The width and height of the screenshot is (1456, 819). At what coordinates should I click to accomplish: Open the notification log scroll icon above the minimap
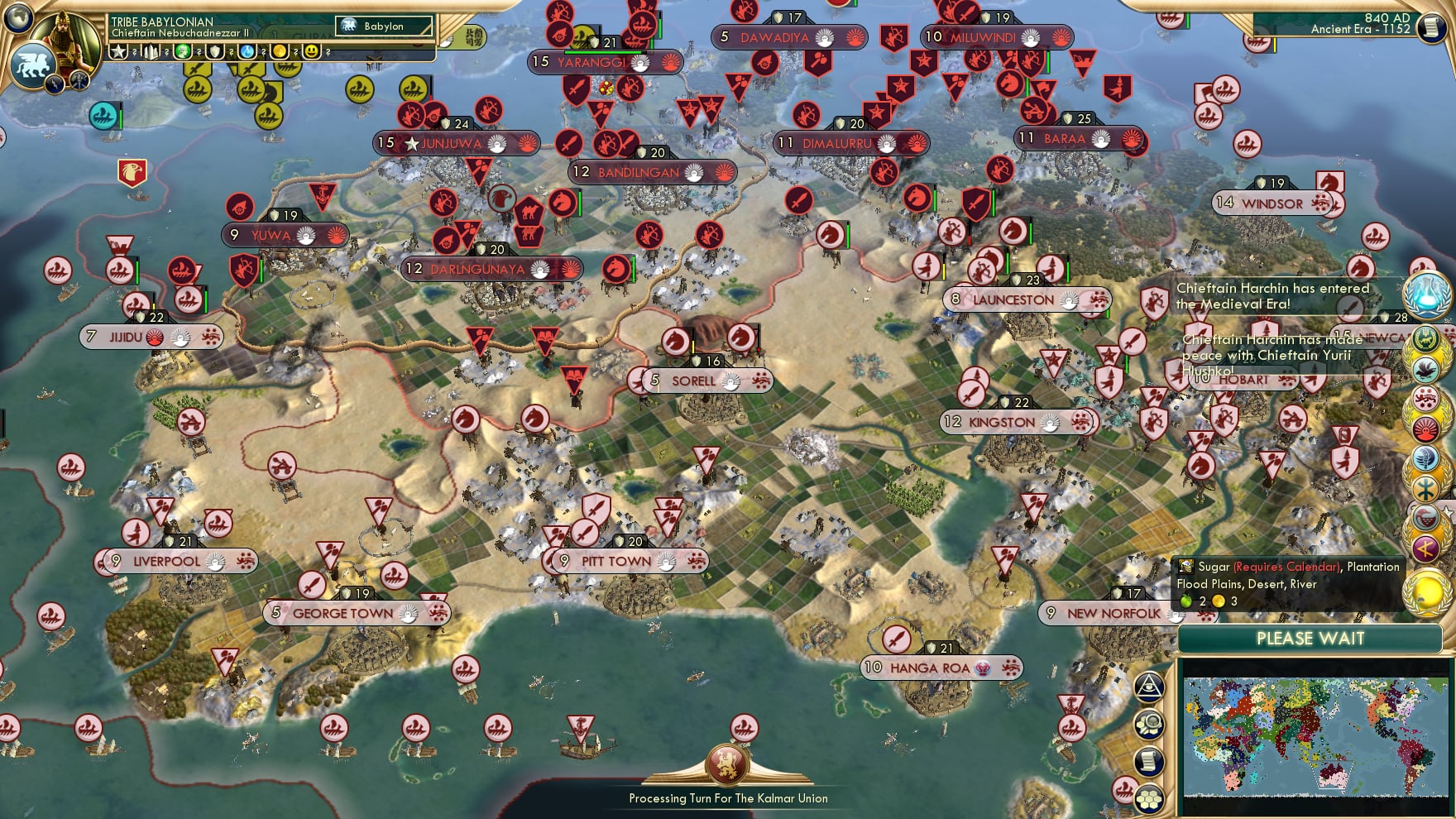[x=1149, y=761]
